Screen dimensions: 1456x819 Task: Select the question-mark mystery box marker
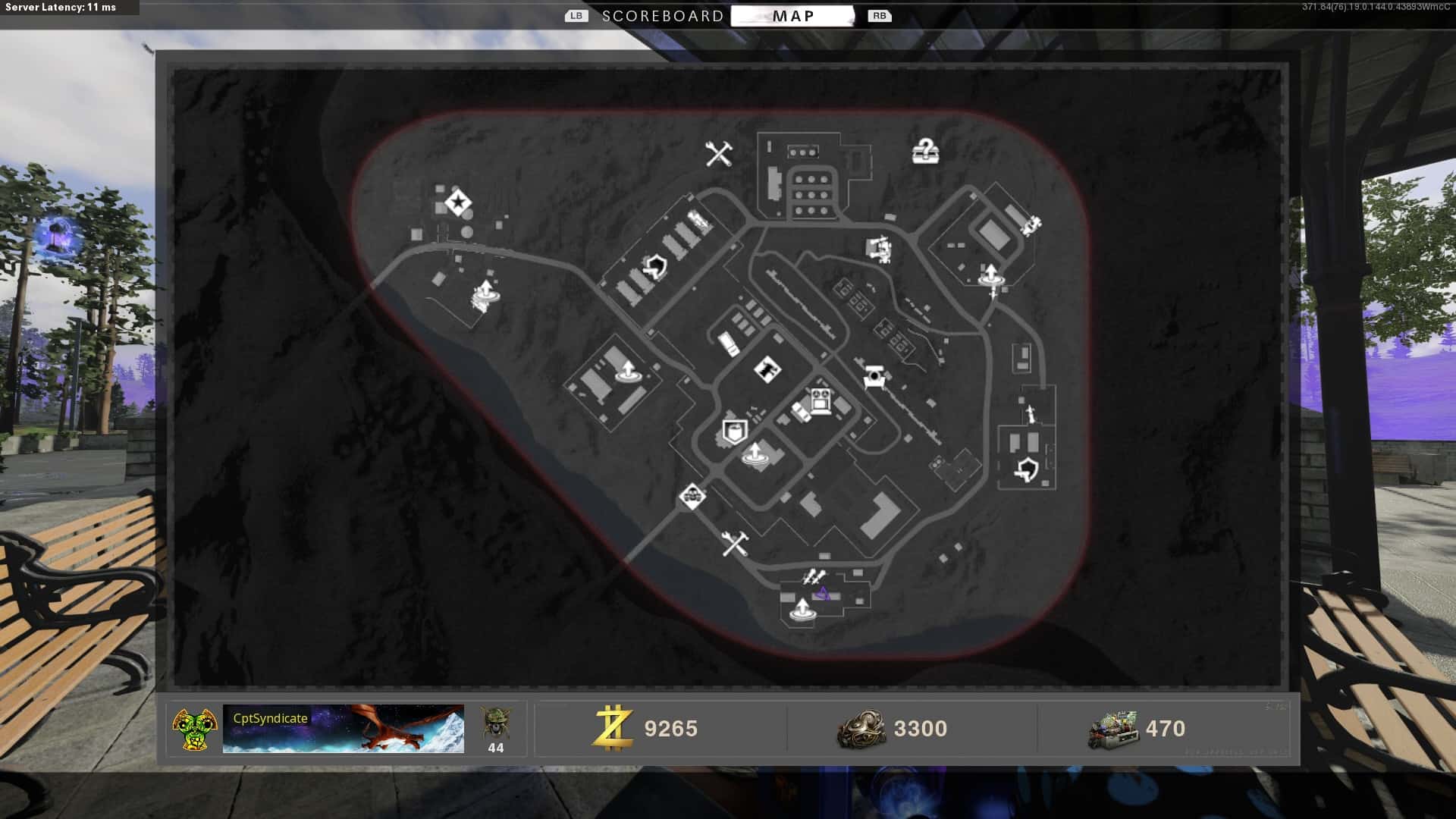click(925, 152)
